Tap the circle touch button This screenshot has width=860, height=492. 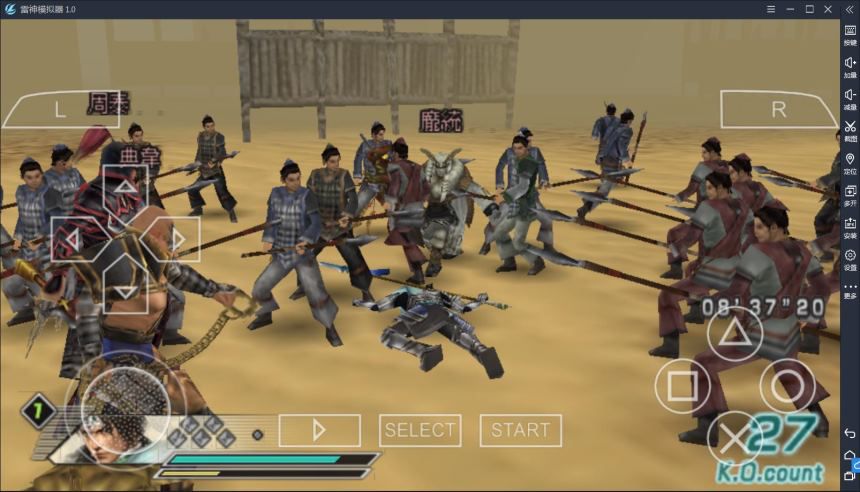tap(788, 385)
